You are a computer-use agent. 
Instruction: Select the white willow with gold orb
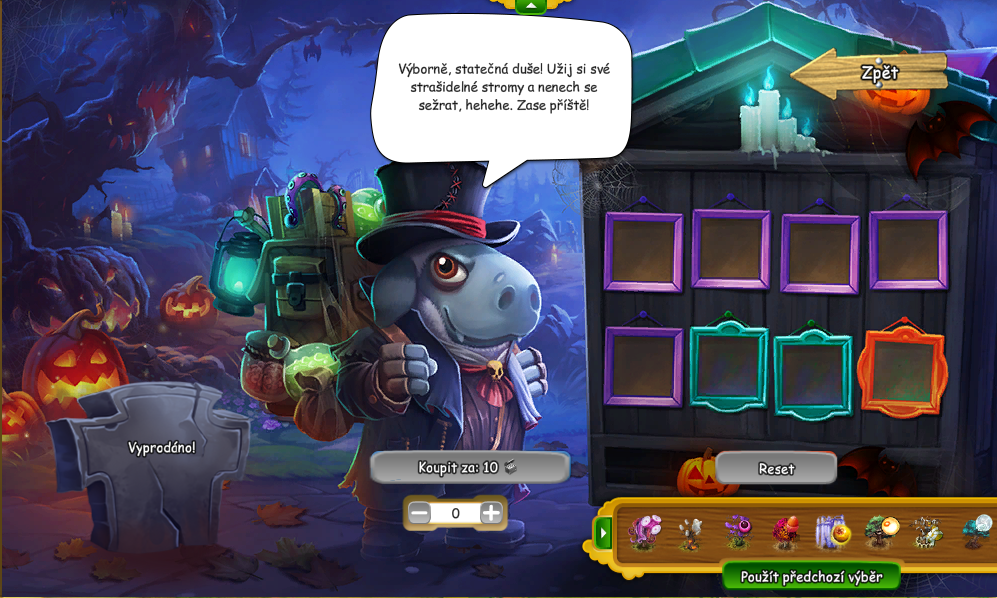click(832, 531)
